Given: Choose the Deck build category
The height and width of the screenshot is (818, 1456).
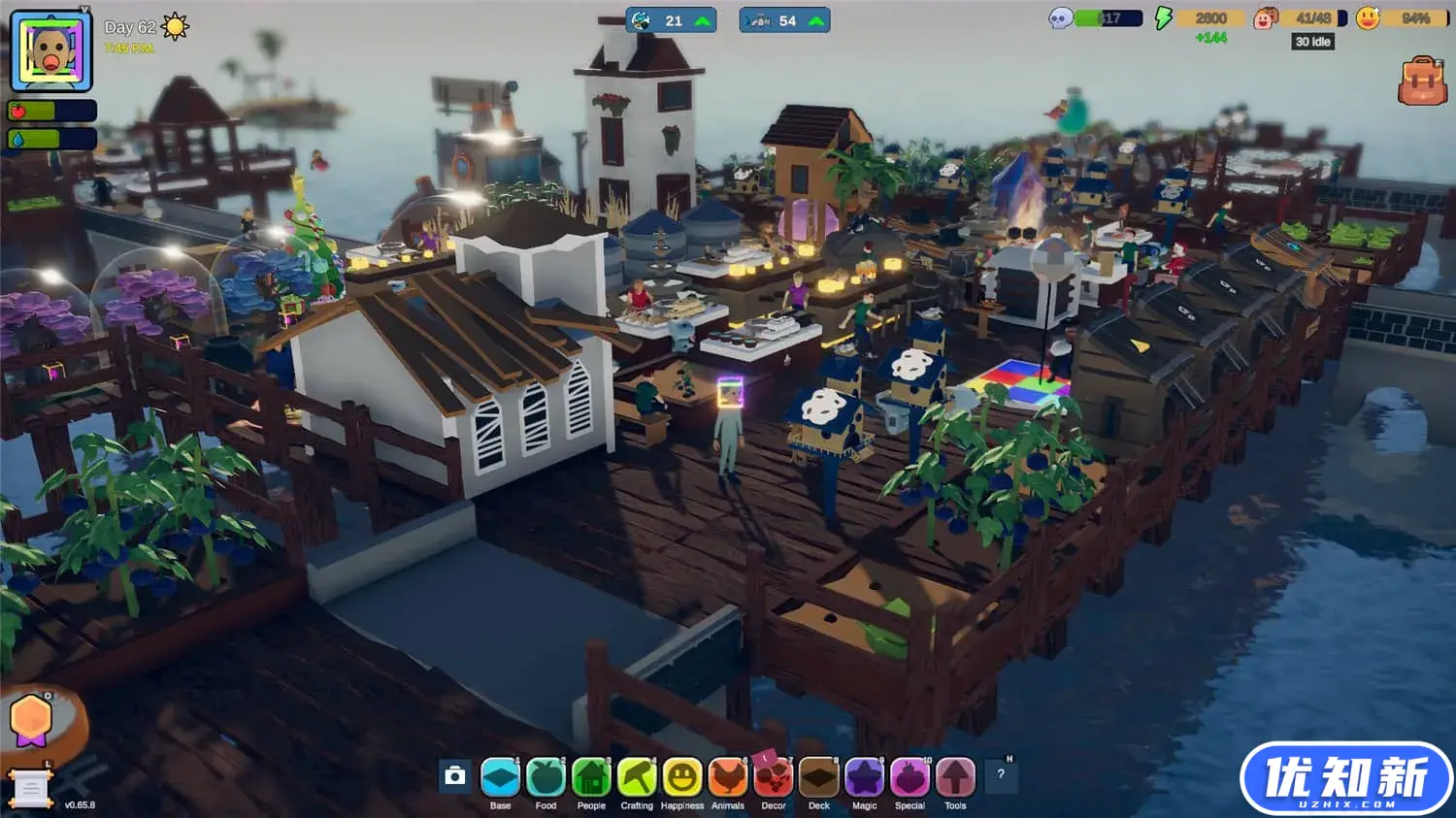Looking at the screenshot, I should (819, 777).
